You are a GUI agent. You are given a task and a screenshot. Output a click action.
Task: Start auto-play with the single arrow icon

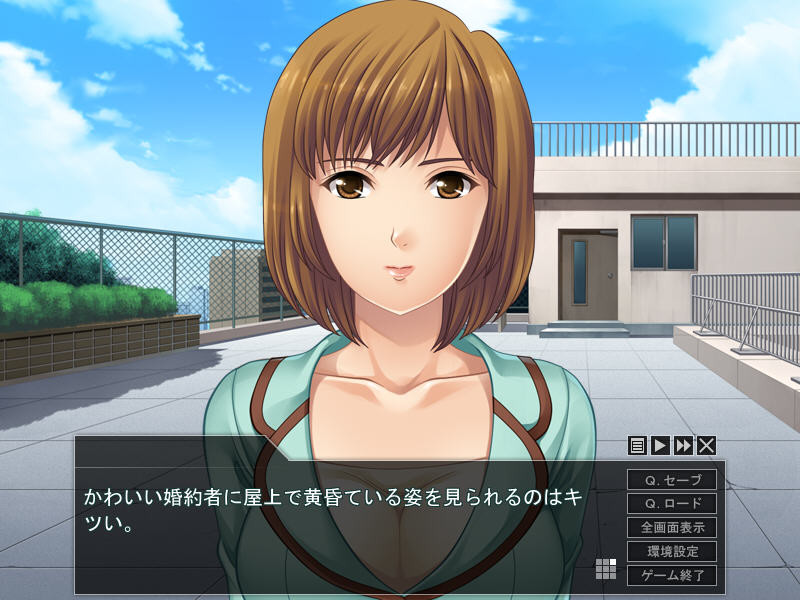click(660, 446)
